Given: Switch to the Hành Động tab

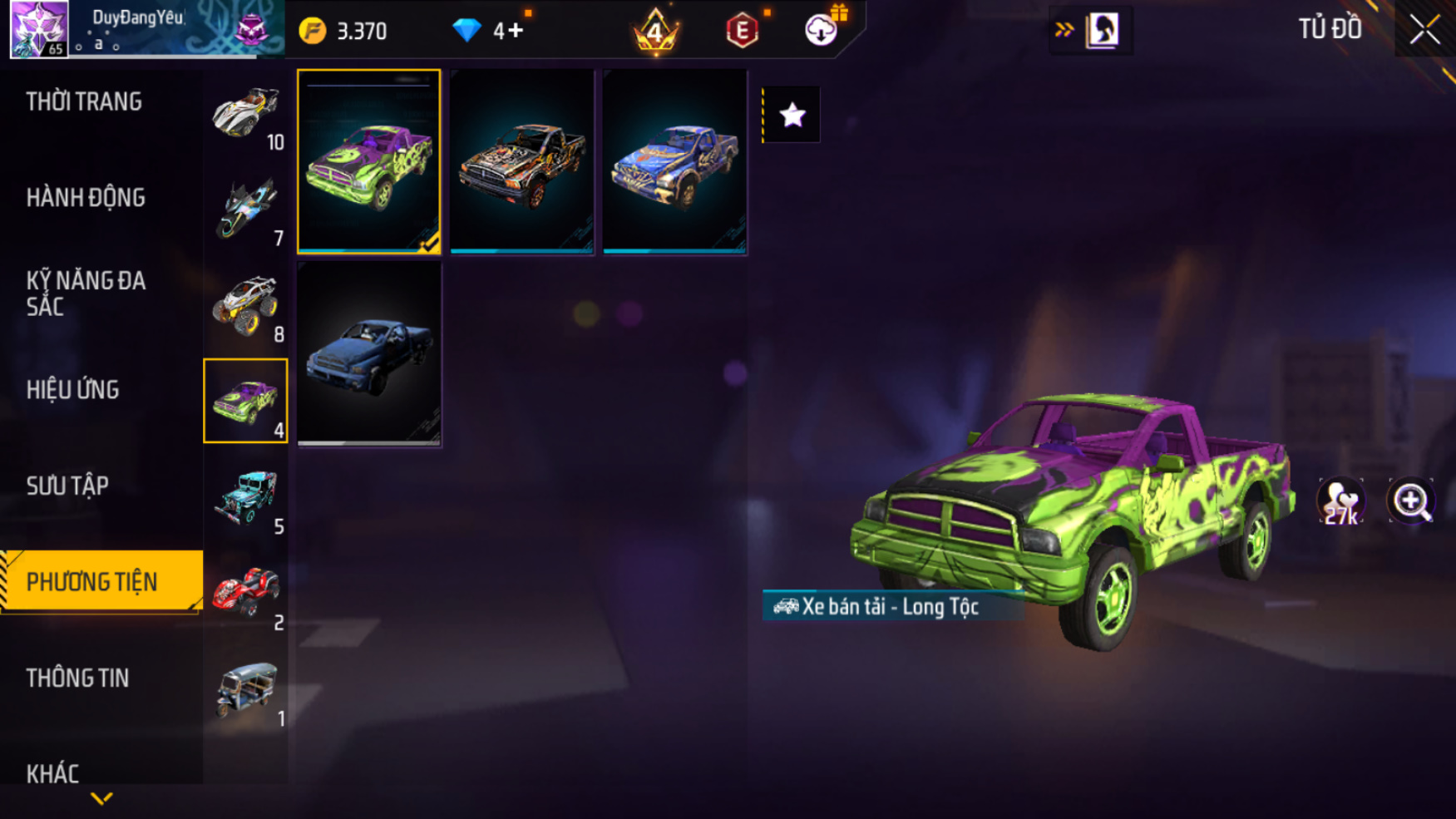Looking at the screenshot, I should [x=86, y=198].
